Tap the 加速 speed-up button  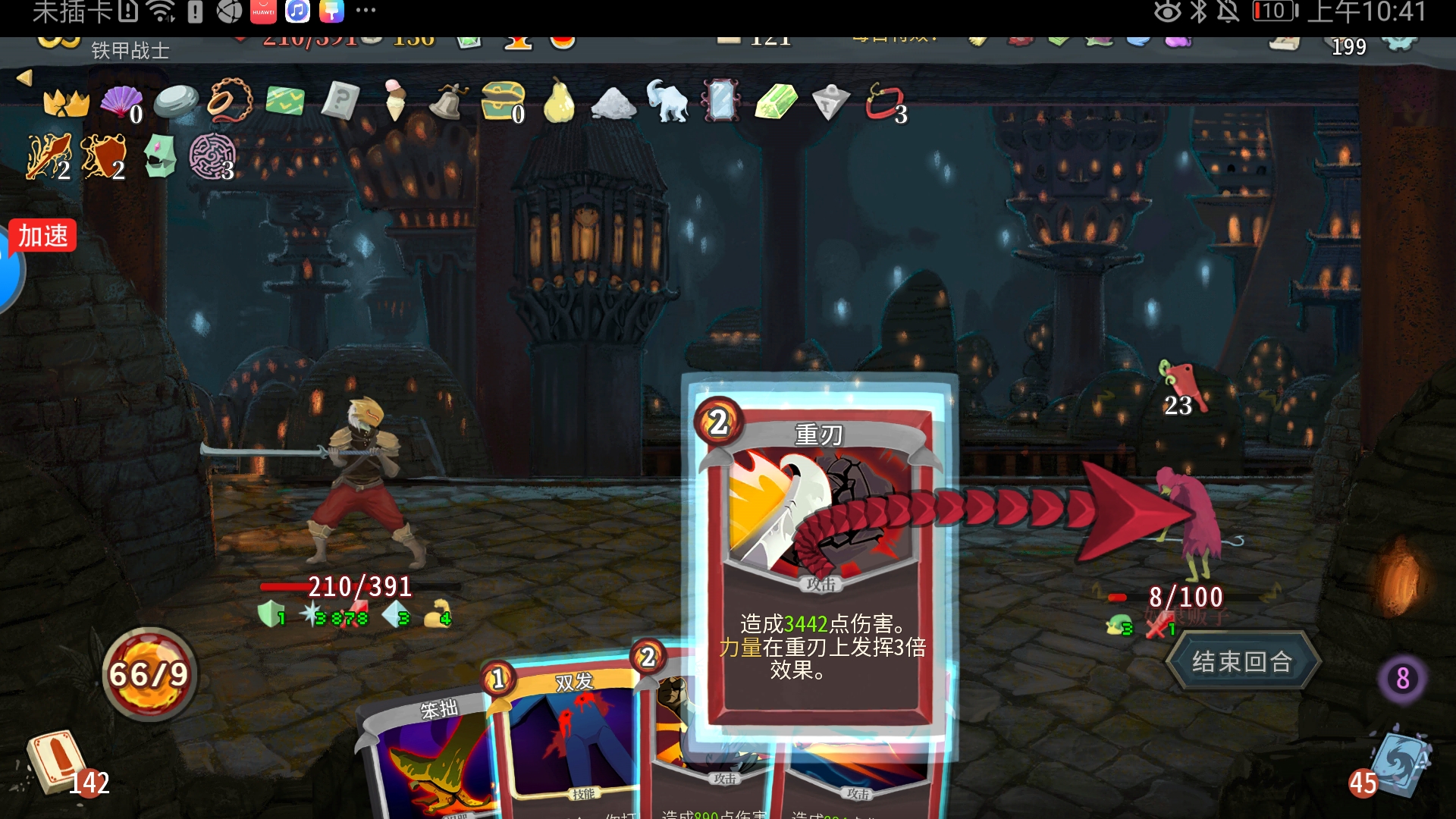(x=43, y=236)
